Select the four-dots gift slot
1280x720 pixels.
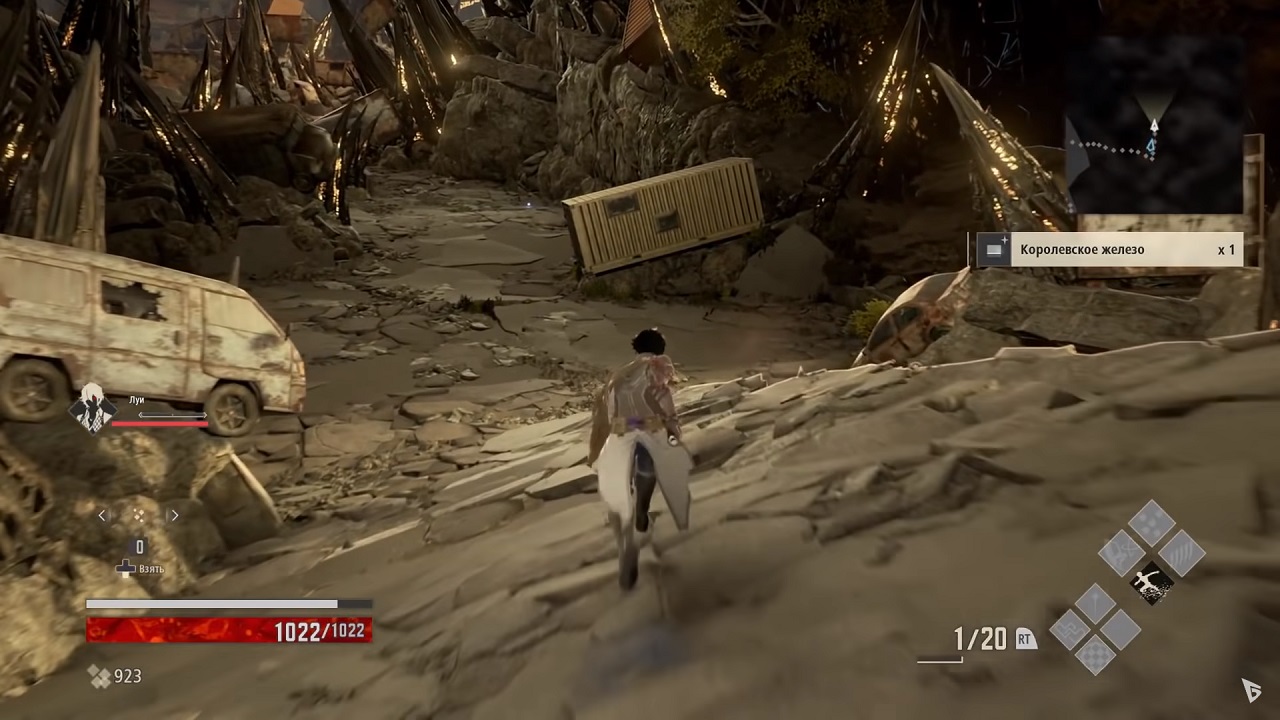1151,523
